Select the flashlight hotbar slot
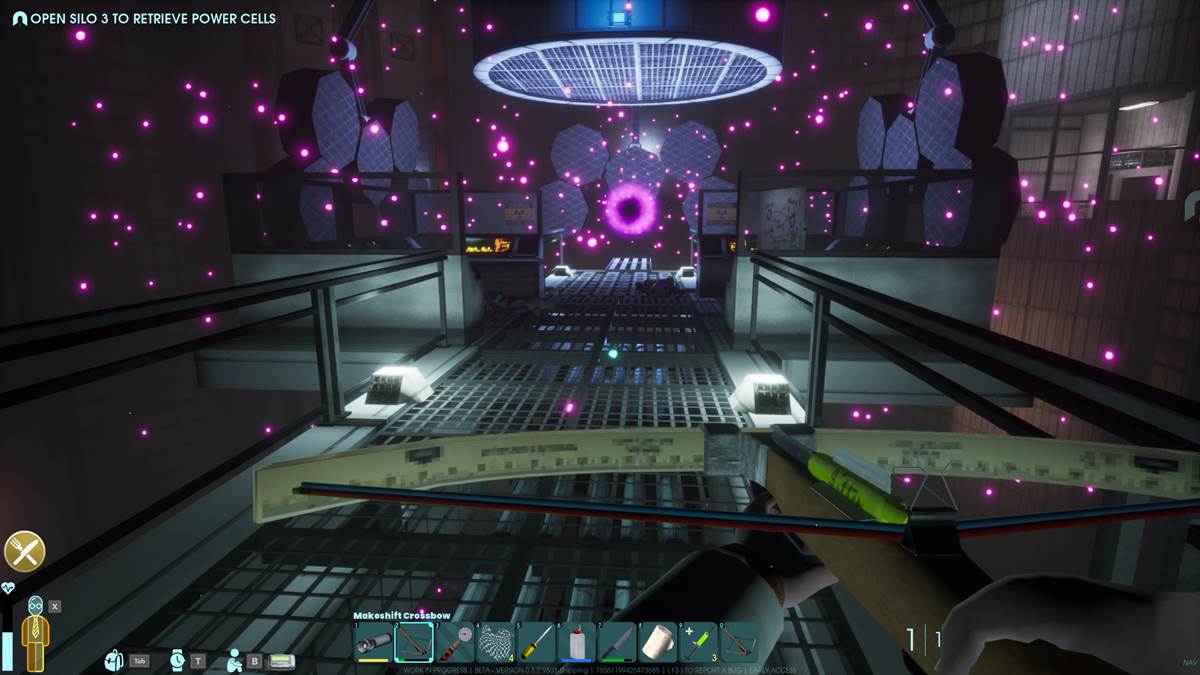Image resolution: width=1200 pixels, height=675 pixels. (x=374, y=642)
